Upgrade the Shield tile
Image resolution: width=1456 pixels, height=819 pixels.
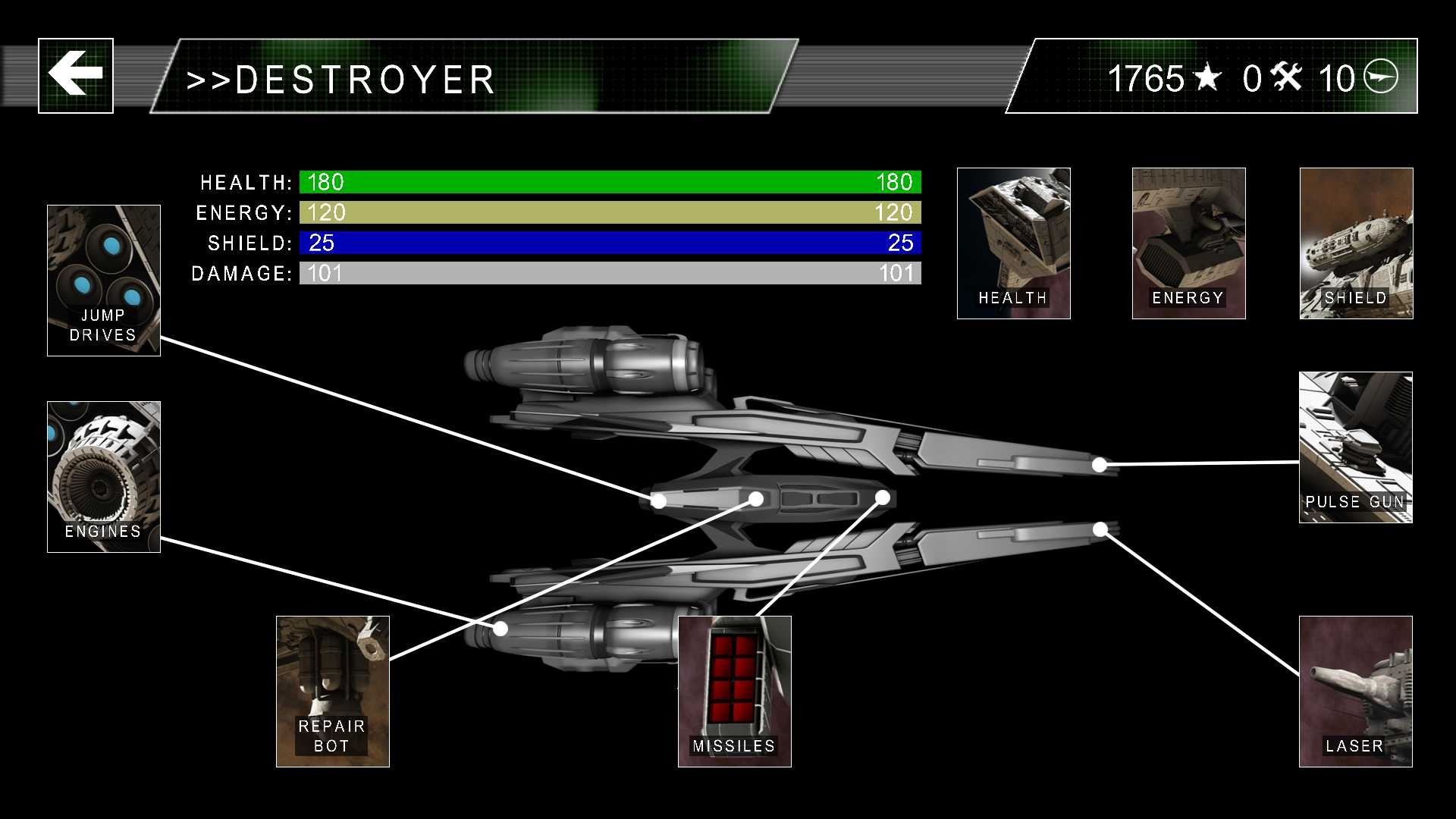[1356, 243]
